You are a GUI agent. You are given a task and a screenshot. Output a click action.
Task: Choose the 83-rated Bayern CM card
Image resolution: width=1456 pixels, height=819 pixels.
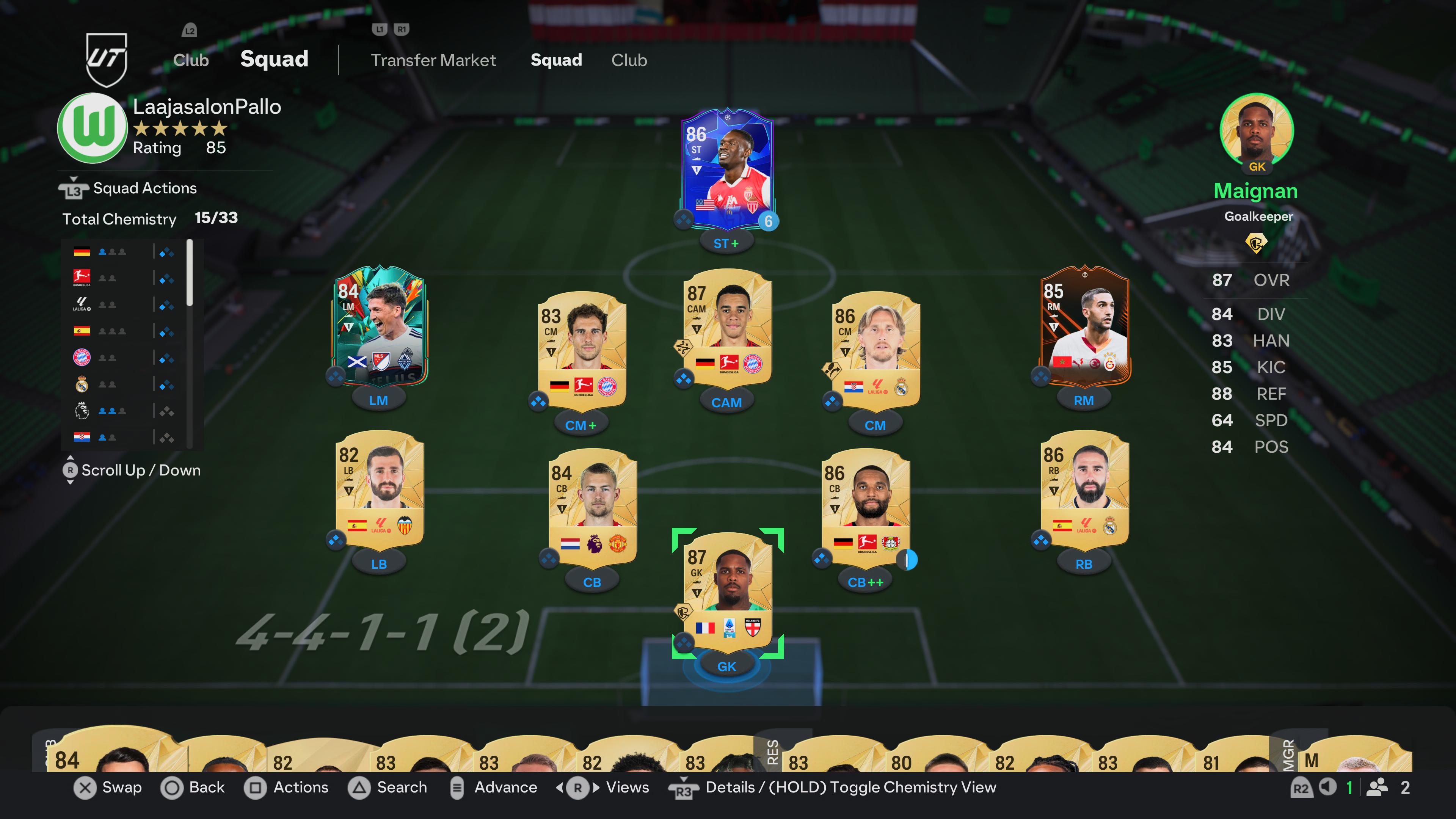582,350
